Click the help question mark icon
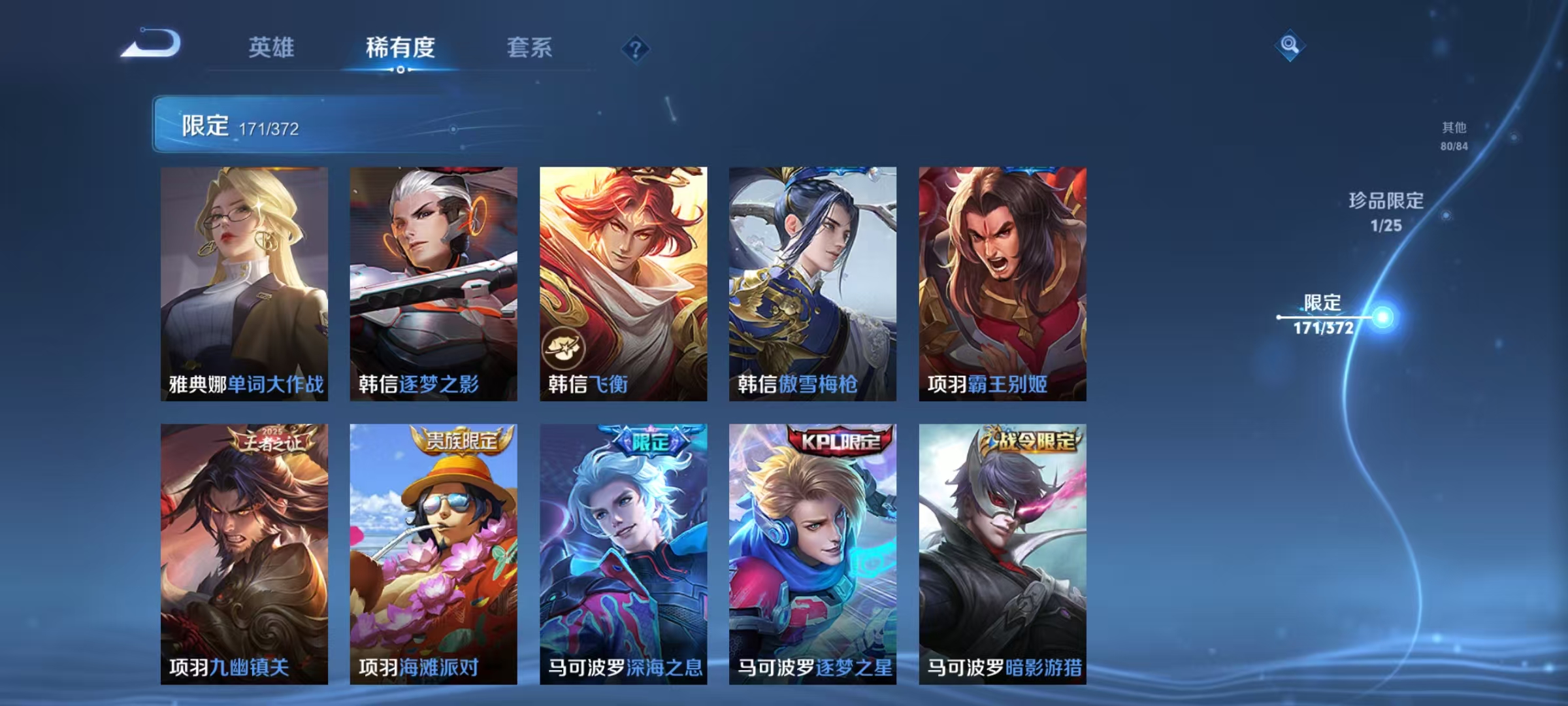Image resolution: width=1568 pixels, height=706 pixels. coord(637,47)
